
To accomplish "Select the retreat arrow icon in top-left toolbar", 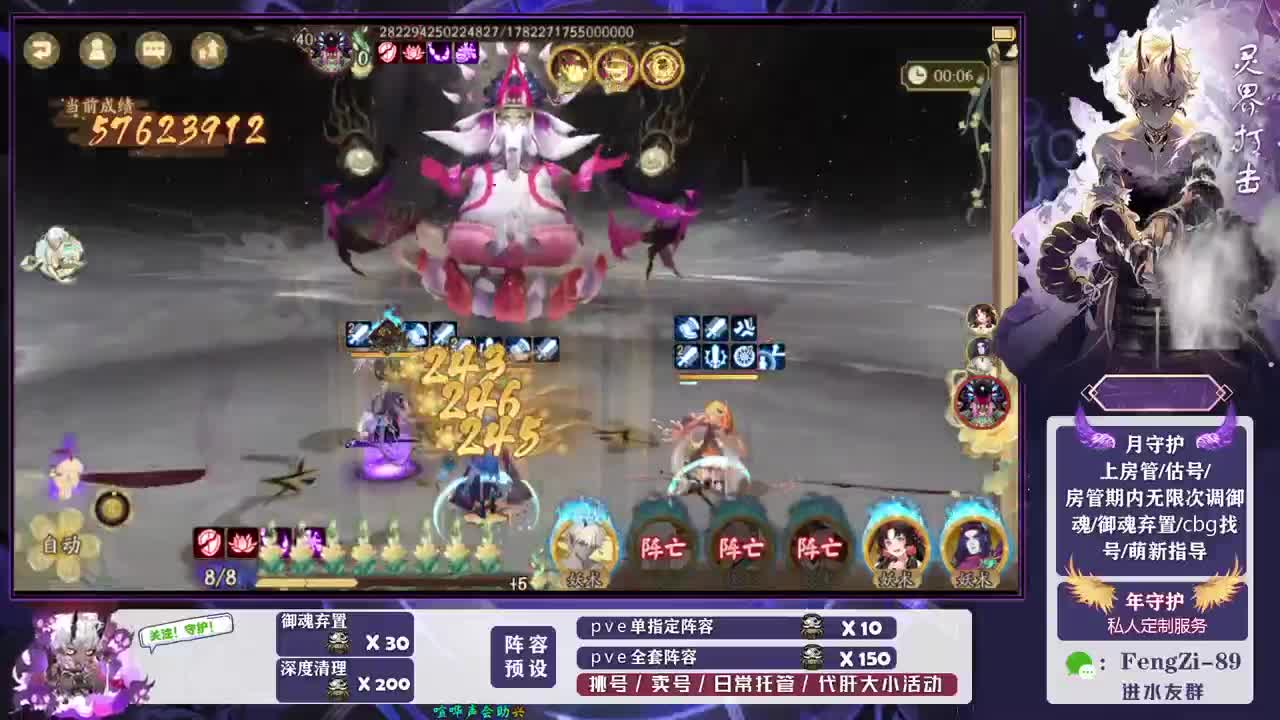I will click(41, 50).
